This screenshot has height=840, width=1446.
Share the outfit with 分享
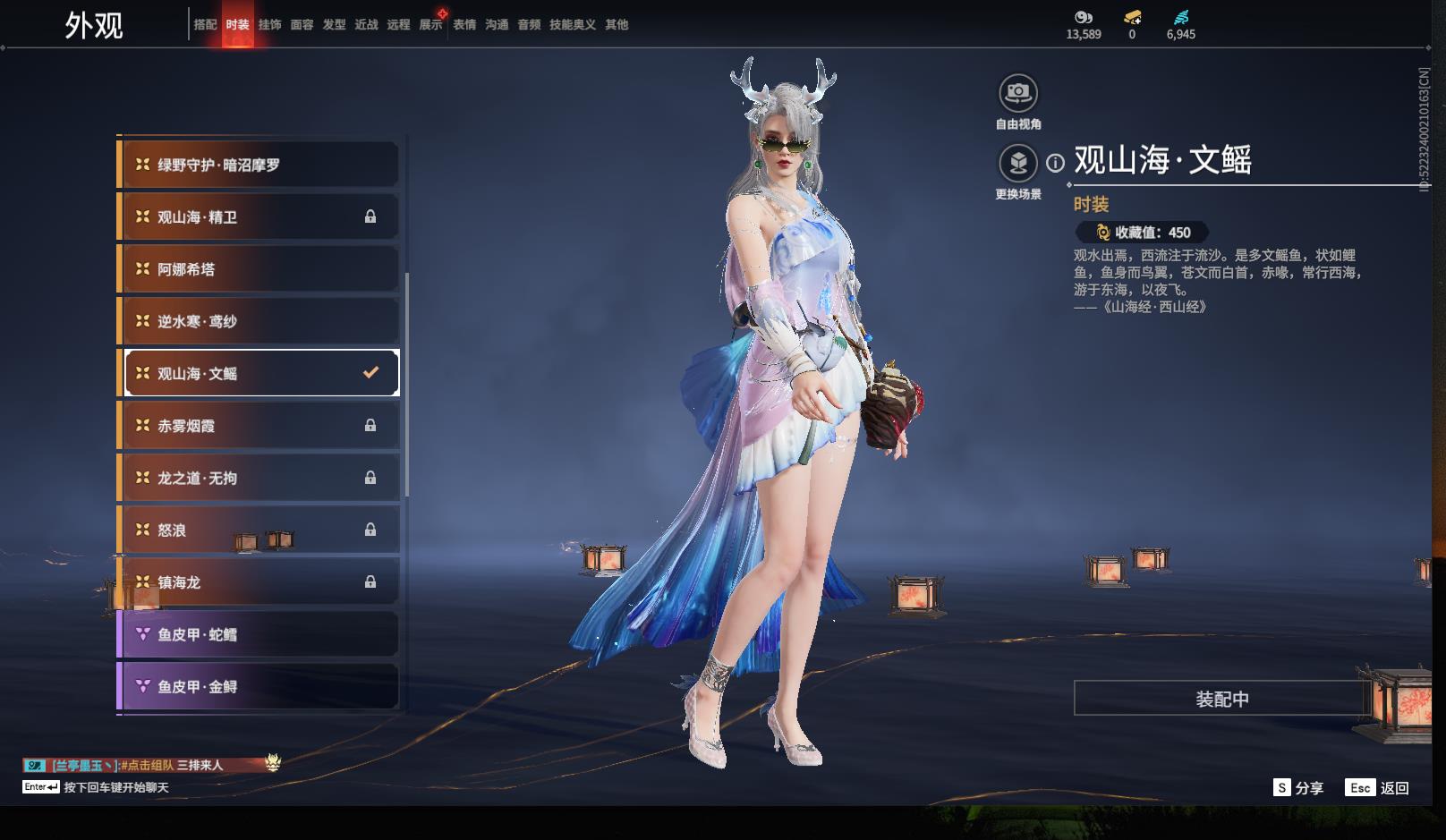point(1298,787)
